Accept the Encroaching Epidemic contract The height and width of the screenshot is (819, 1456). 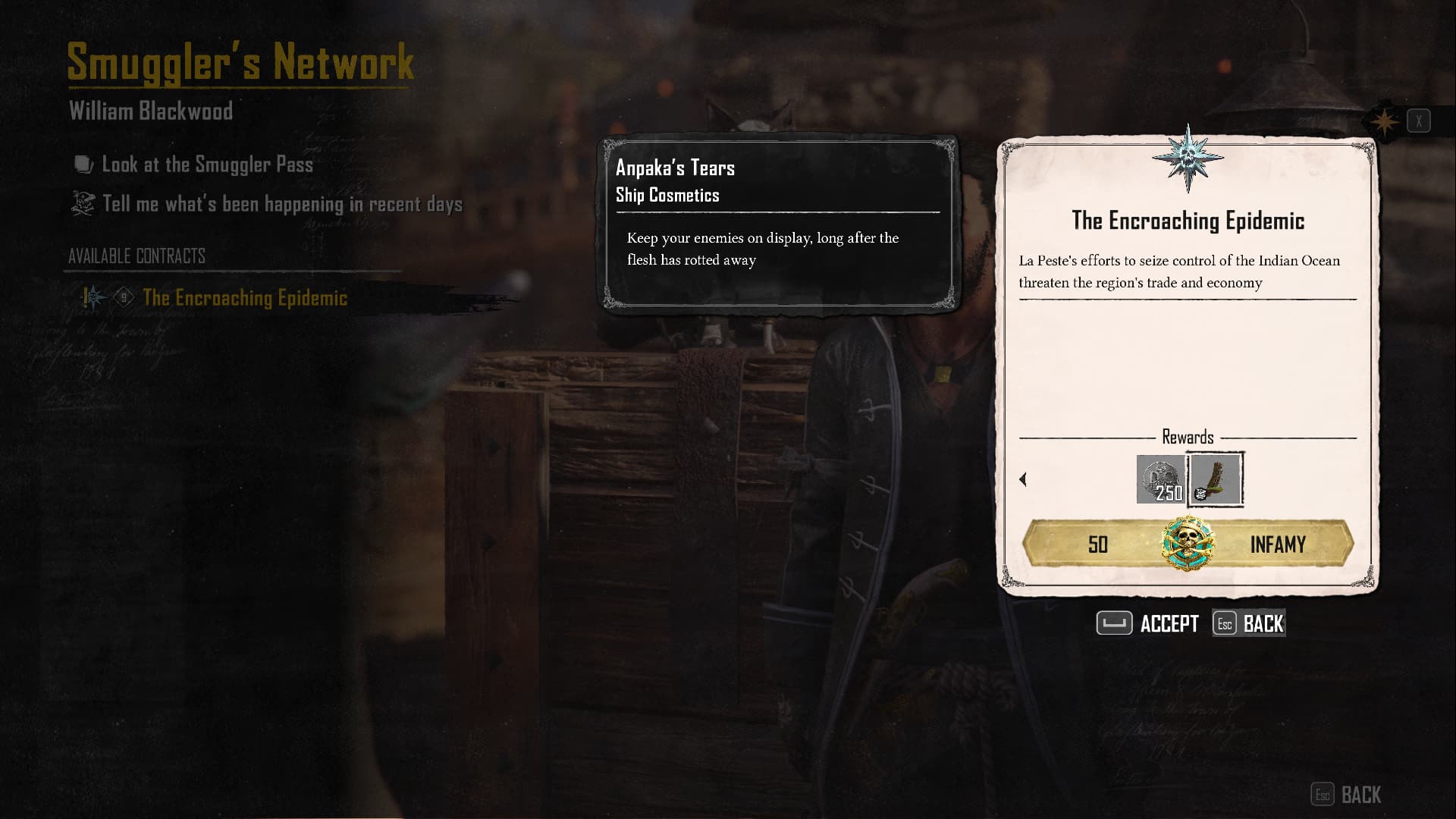tap(1147, 623)
